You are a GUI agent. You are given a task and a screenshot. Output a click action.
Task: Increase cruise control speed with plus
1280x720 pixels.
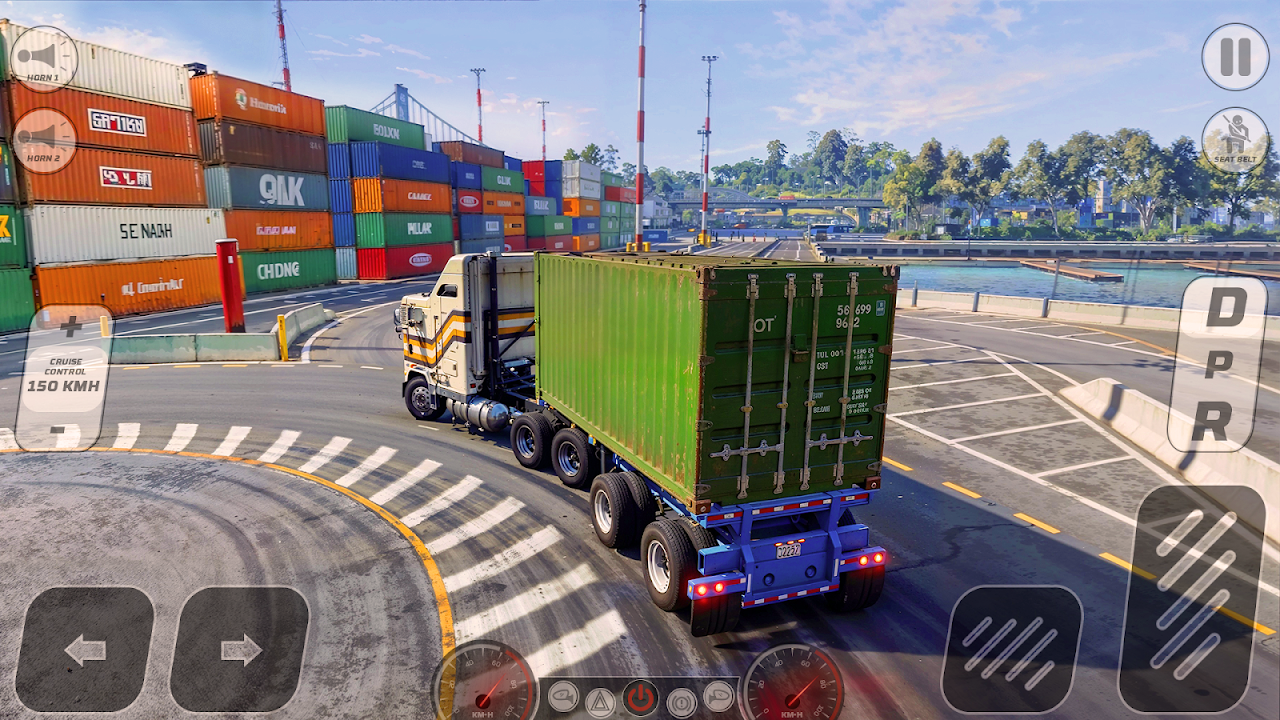tap(70, 327)
